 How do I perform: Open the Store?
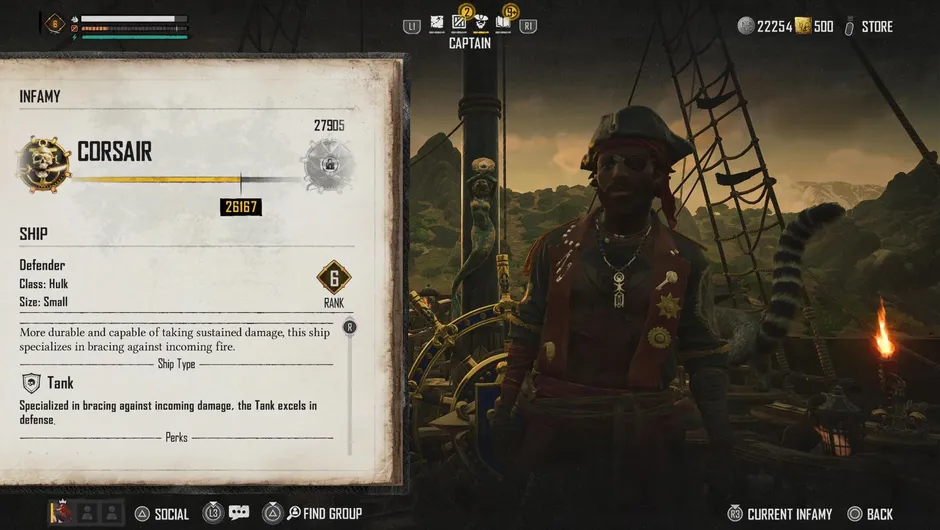click(867, 26)
